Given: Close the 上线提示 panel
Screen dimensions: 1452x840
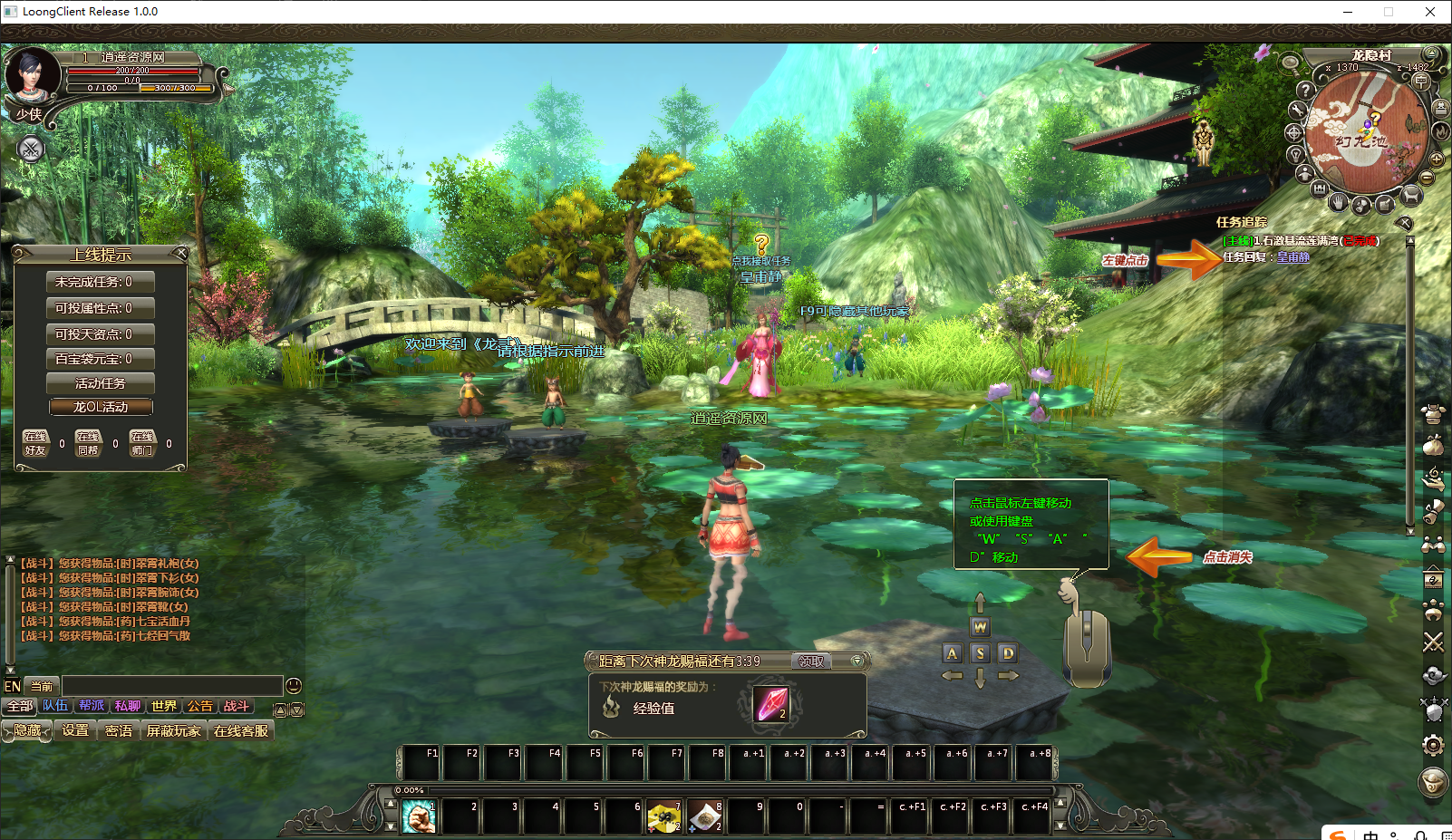Looking at the screenshot, I should (x=181, y=253).
